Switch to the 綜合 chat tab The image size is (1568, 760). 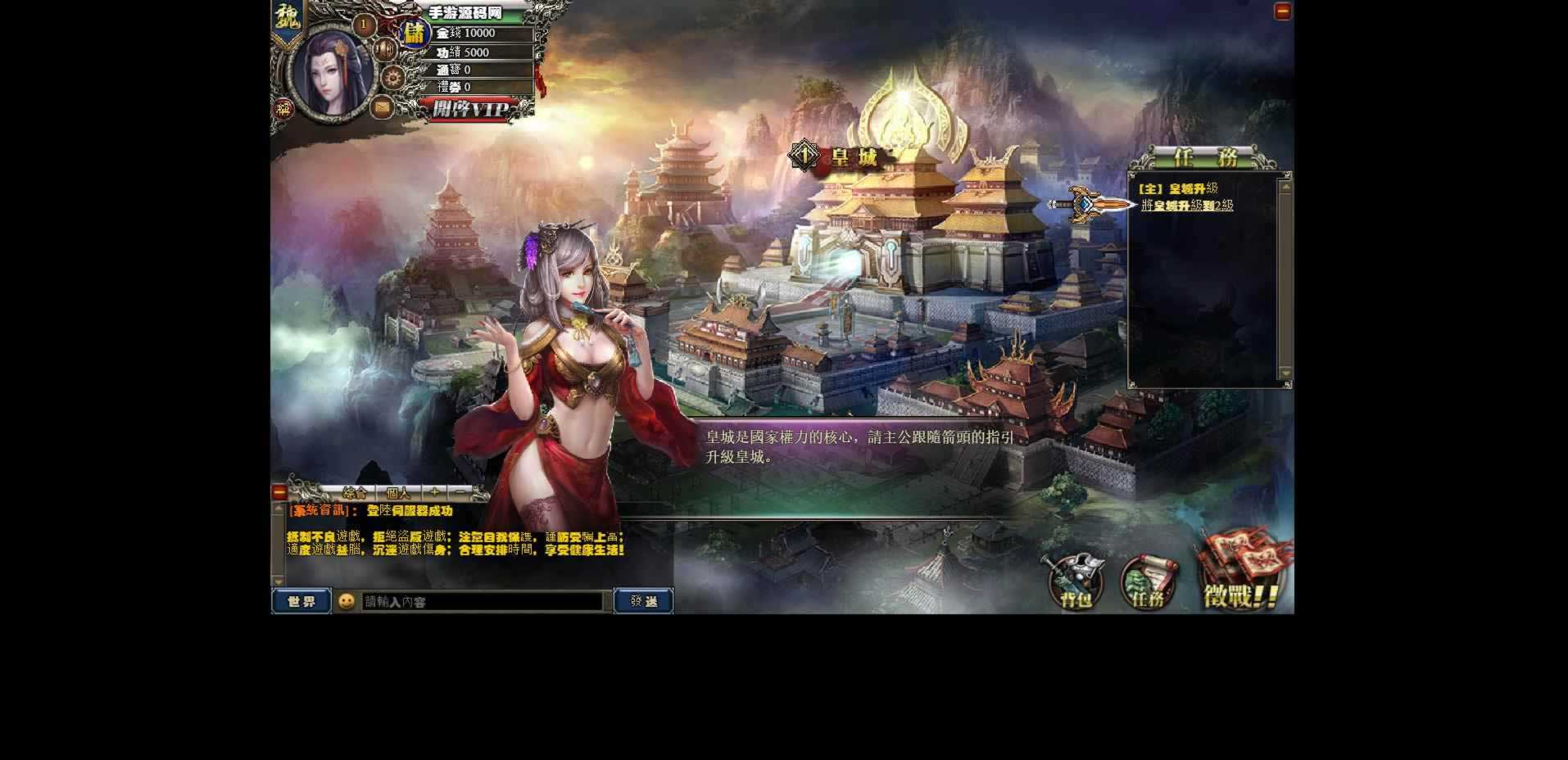[355, 493]
